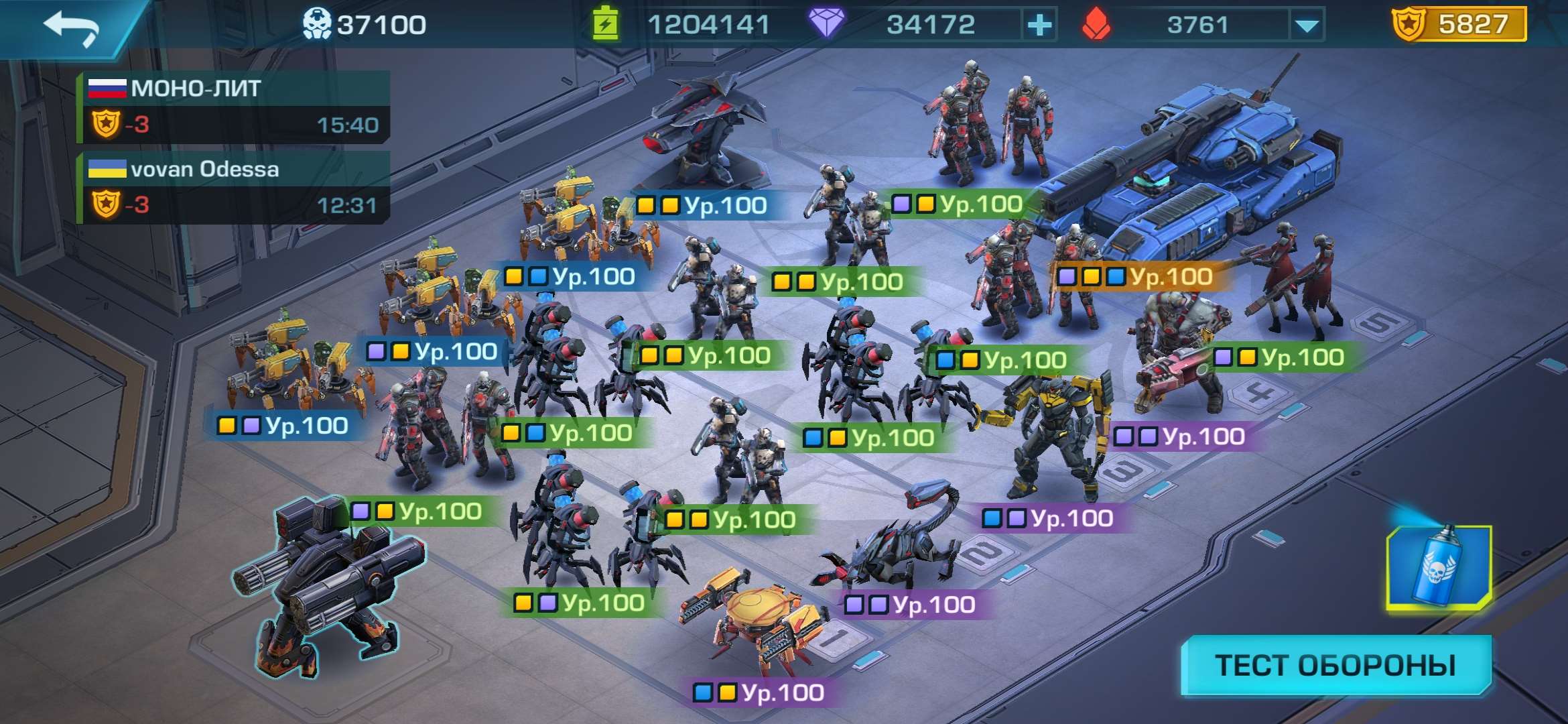View the vovan Odessa attack log entry
The image size is (1568, 724).
pyautogui.click(x=233, y=187)
